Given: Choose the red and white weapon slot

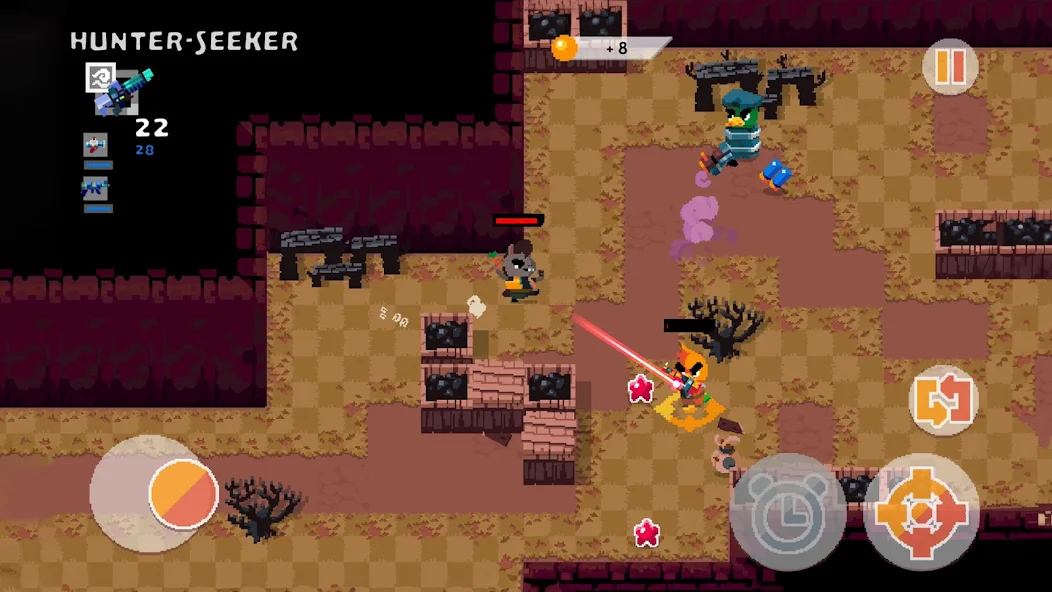Looking at the screenshot, I should [96, 144].
